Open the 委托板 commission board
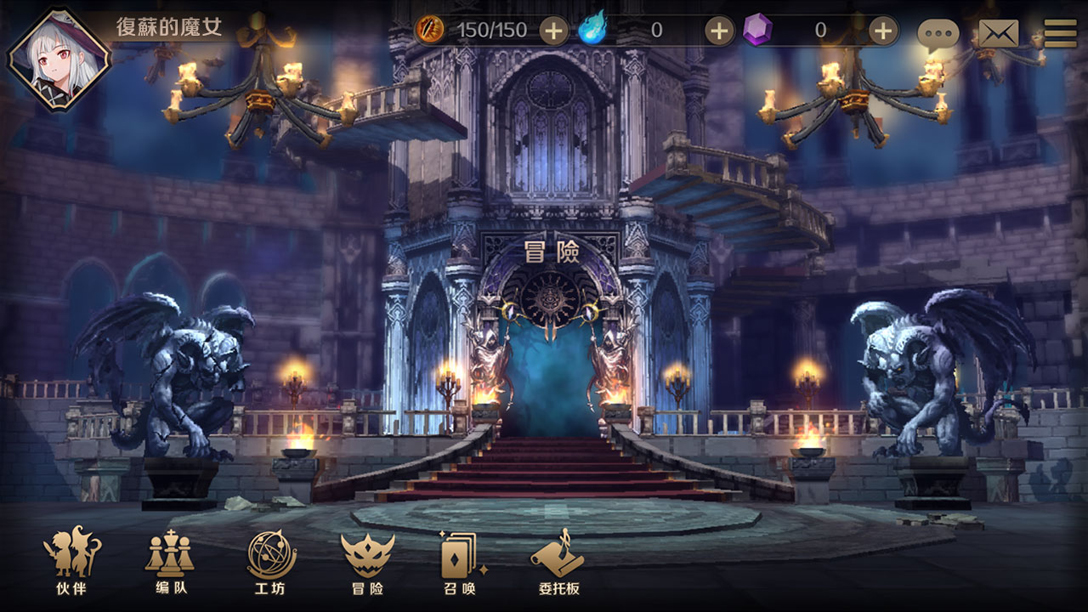Screen dimensions: 1088x612 click(559, 561)
